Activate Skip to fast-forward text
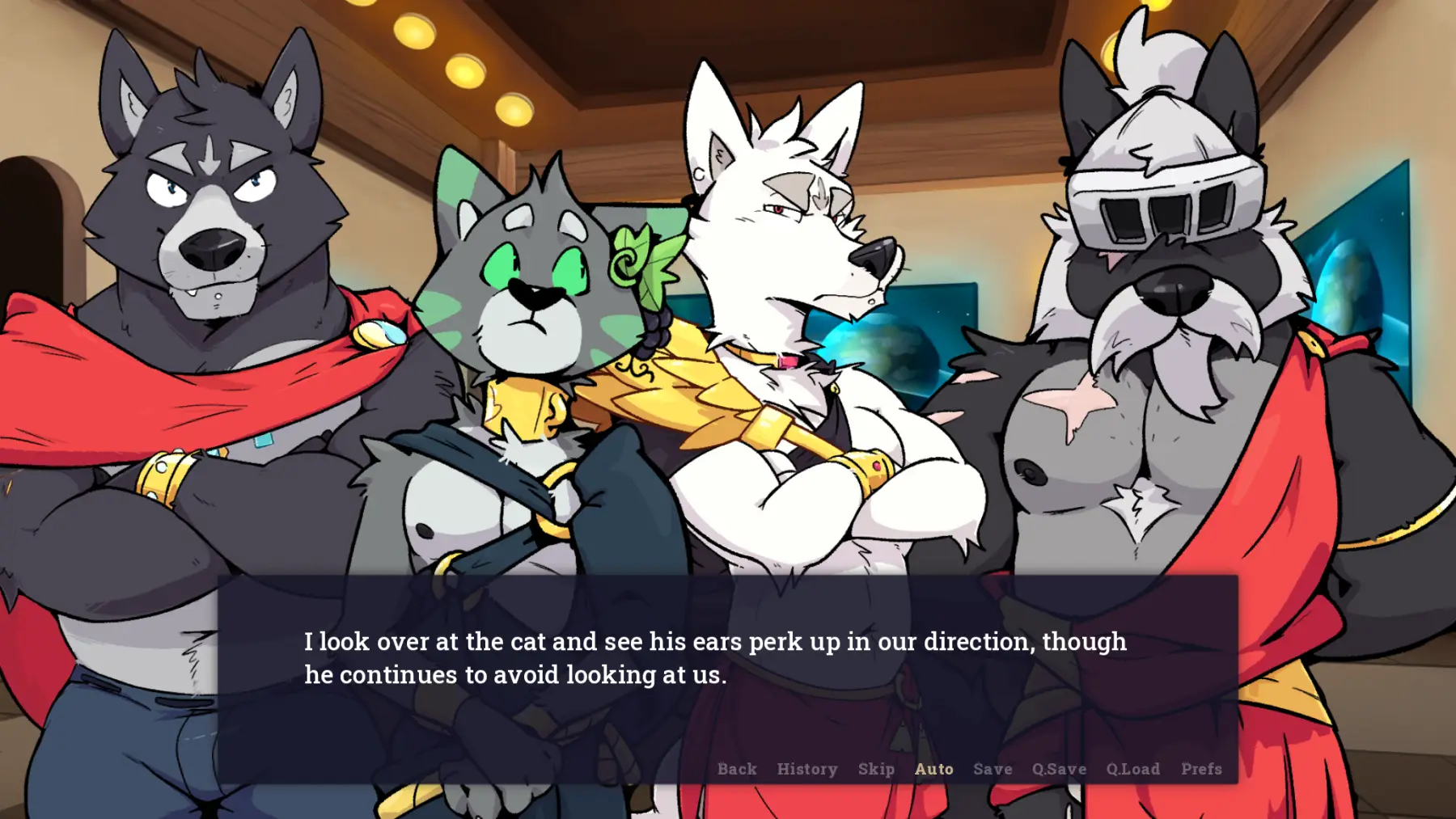 click(x=876, y=769)
